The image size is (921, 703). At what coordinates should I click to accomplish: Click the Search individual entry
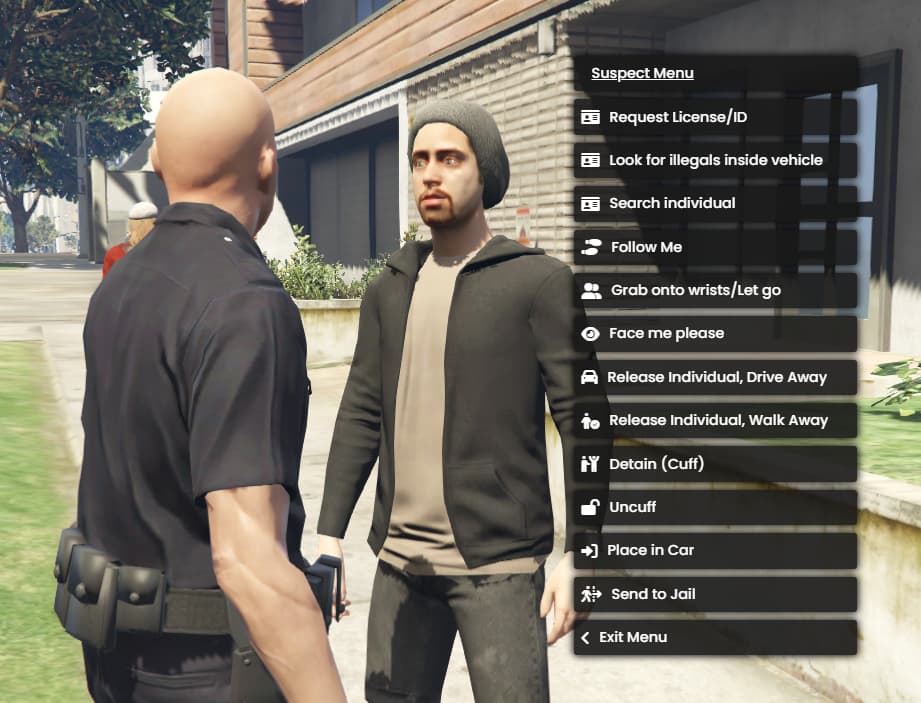click(x=715, y=203)
